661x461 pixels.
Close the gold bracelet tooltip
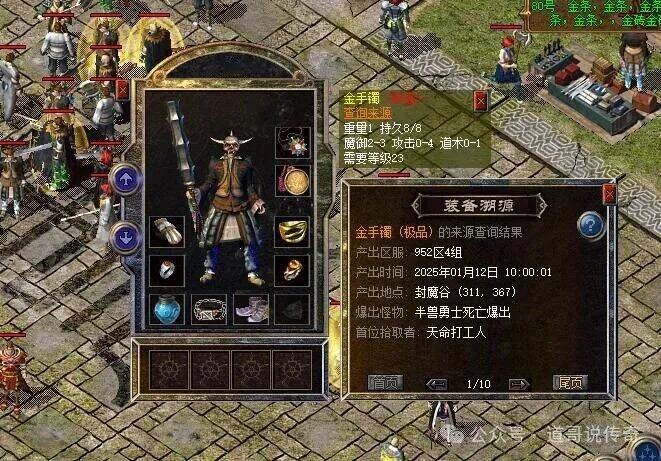pos(480,101)
